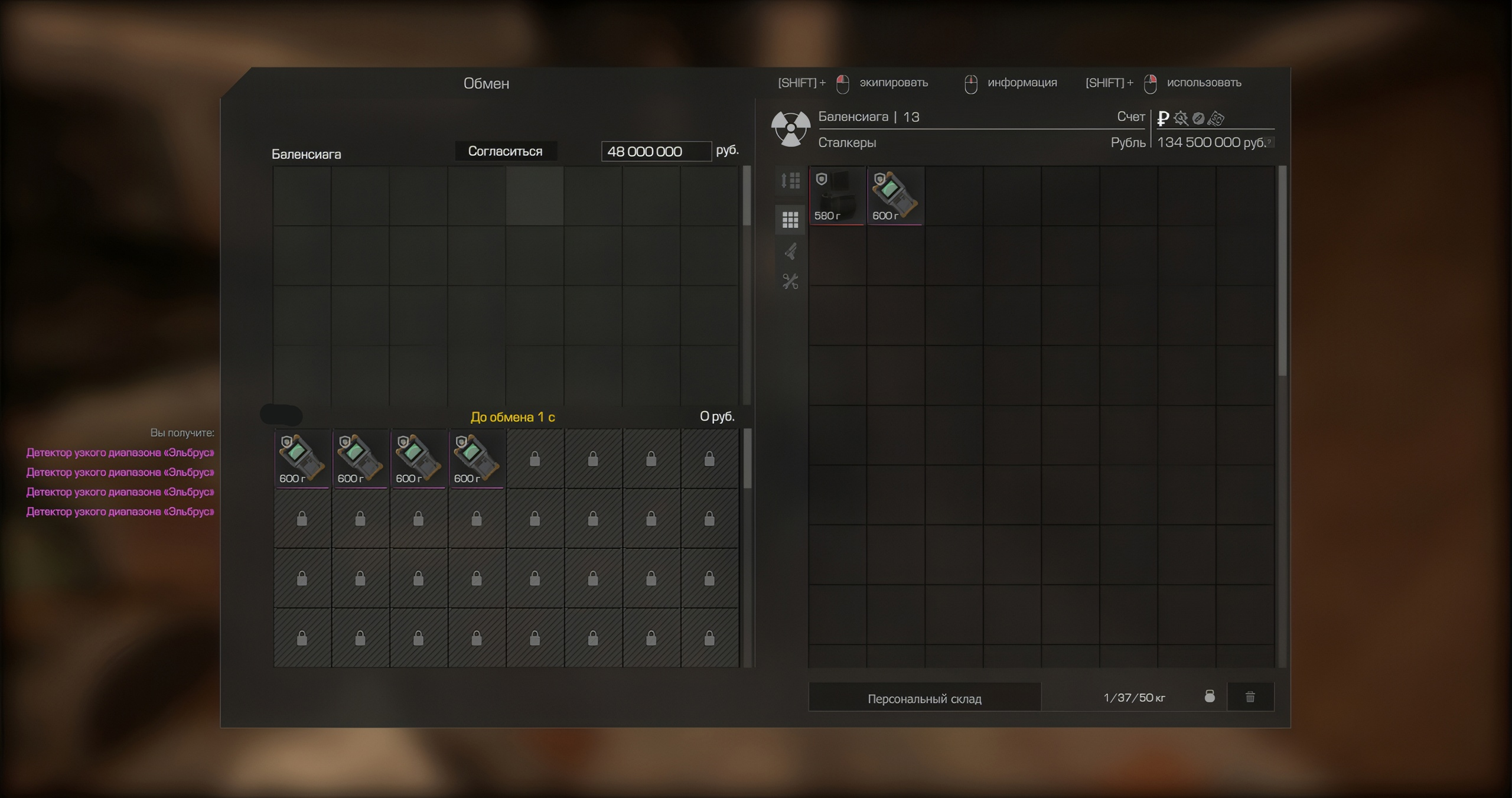Choose the round coin currency icon

tap(1198, 118)
